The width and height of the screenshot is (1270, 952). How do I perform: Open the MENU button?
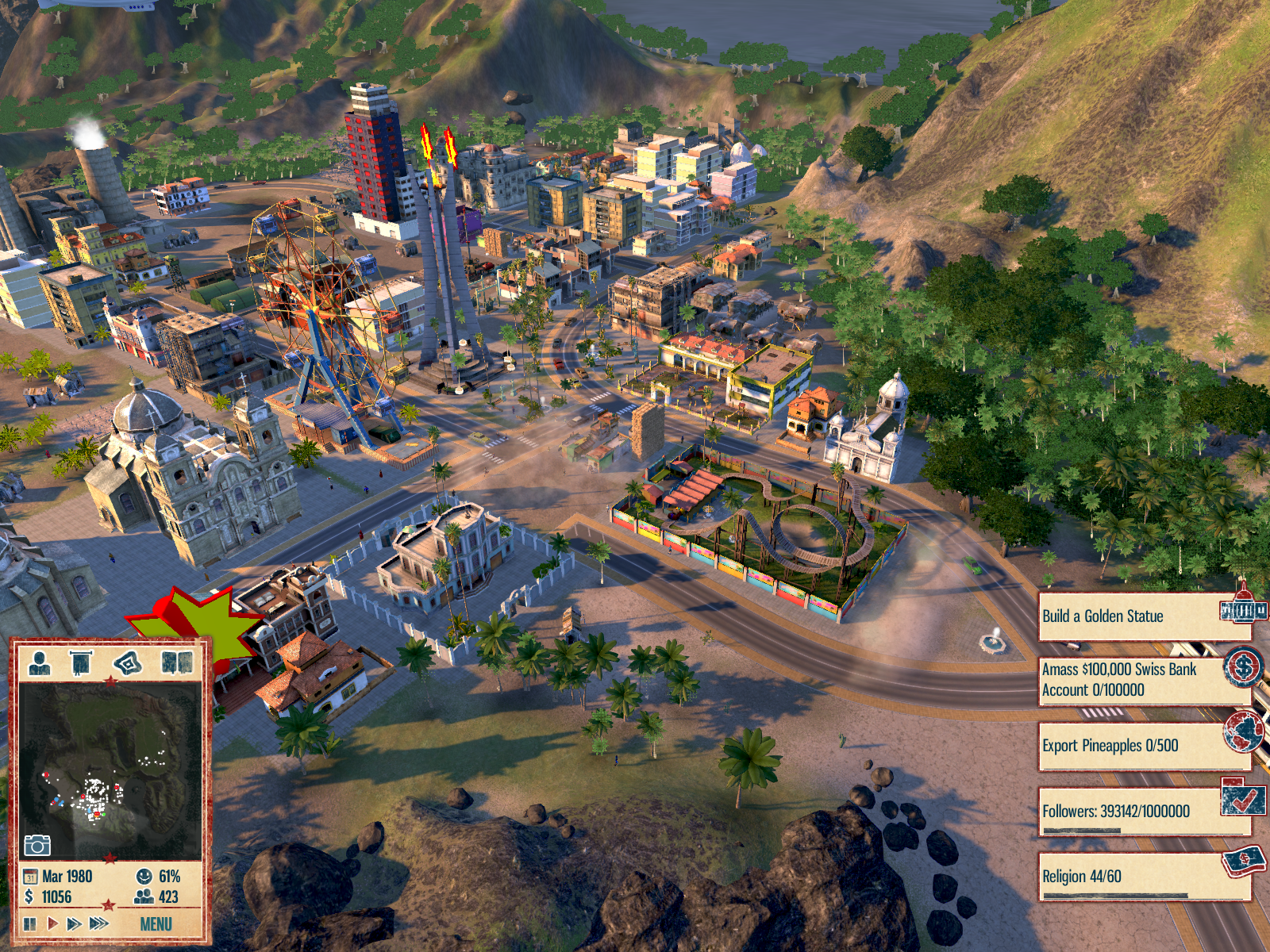156,923
